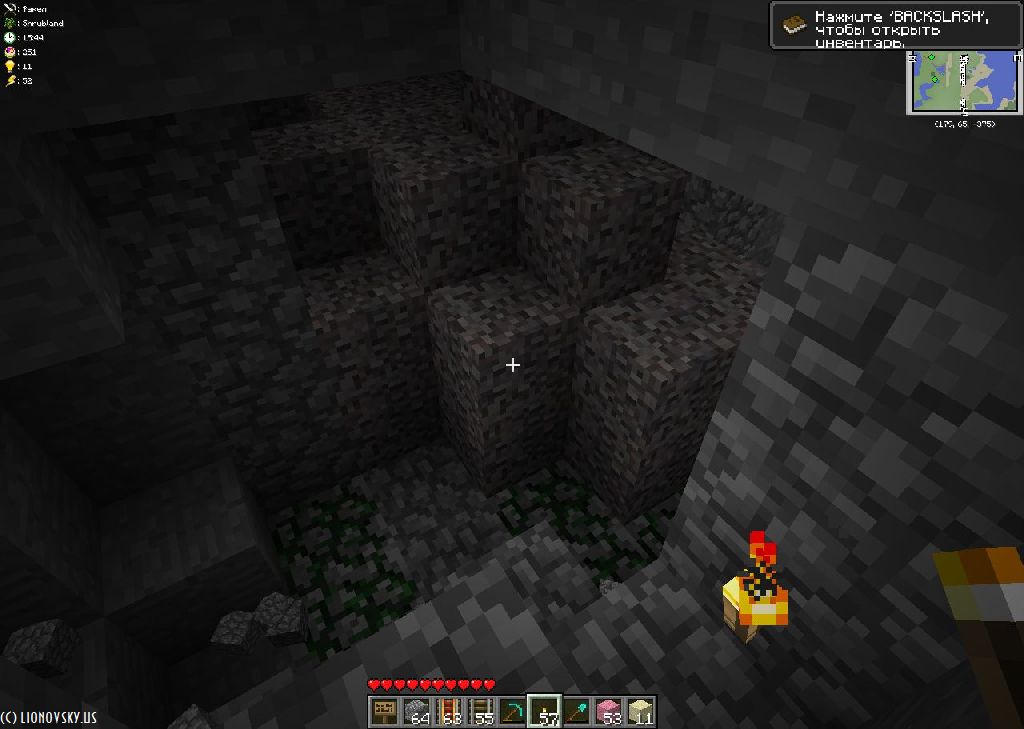Select the sandstone block stack

point(640,711)
